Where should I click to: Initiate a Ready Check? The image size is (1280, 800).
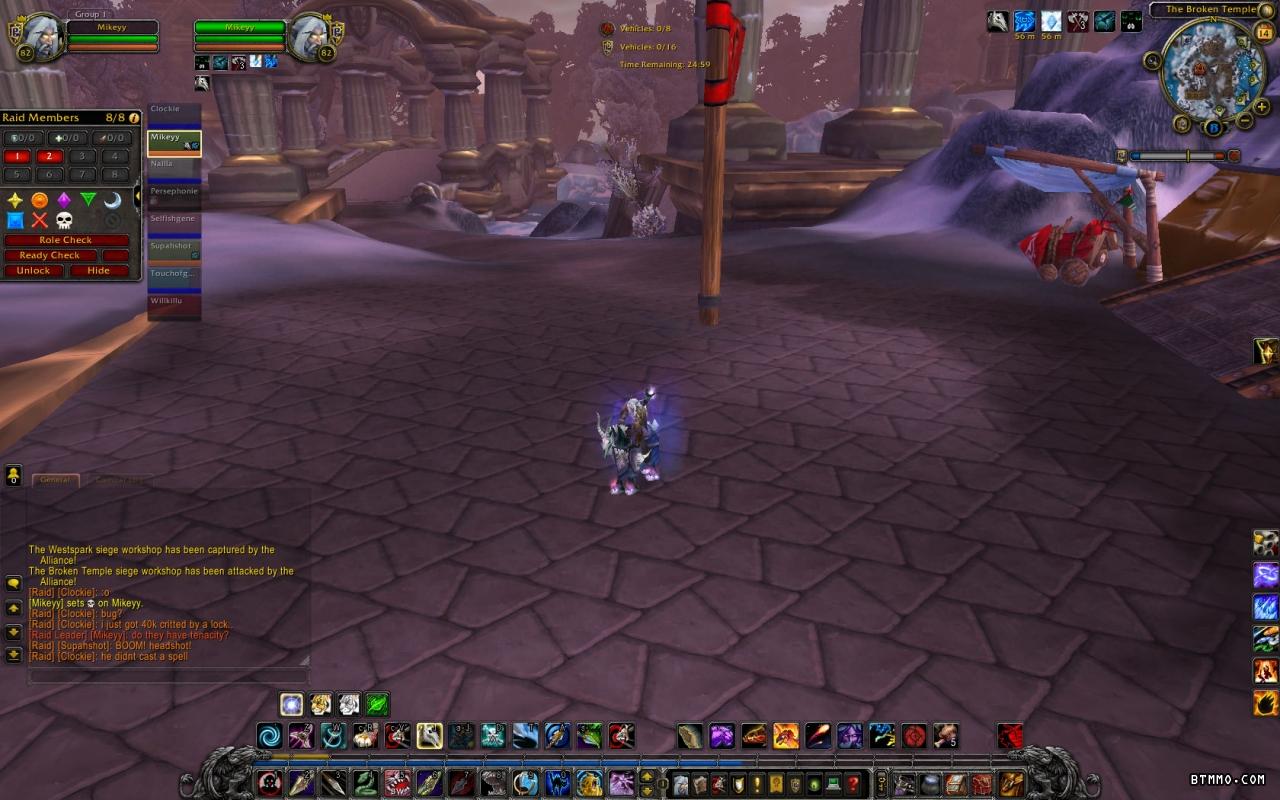51,255
